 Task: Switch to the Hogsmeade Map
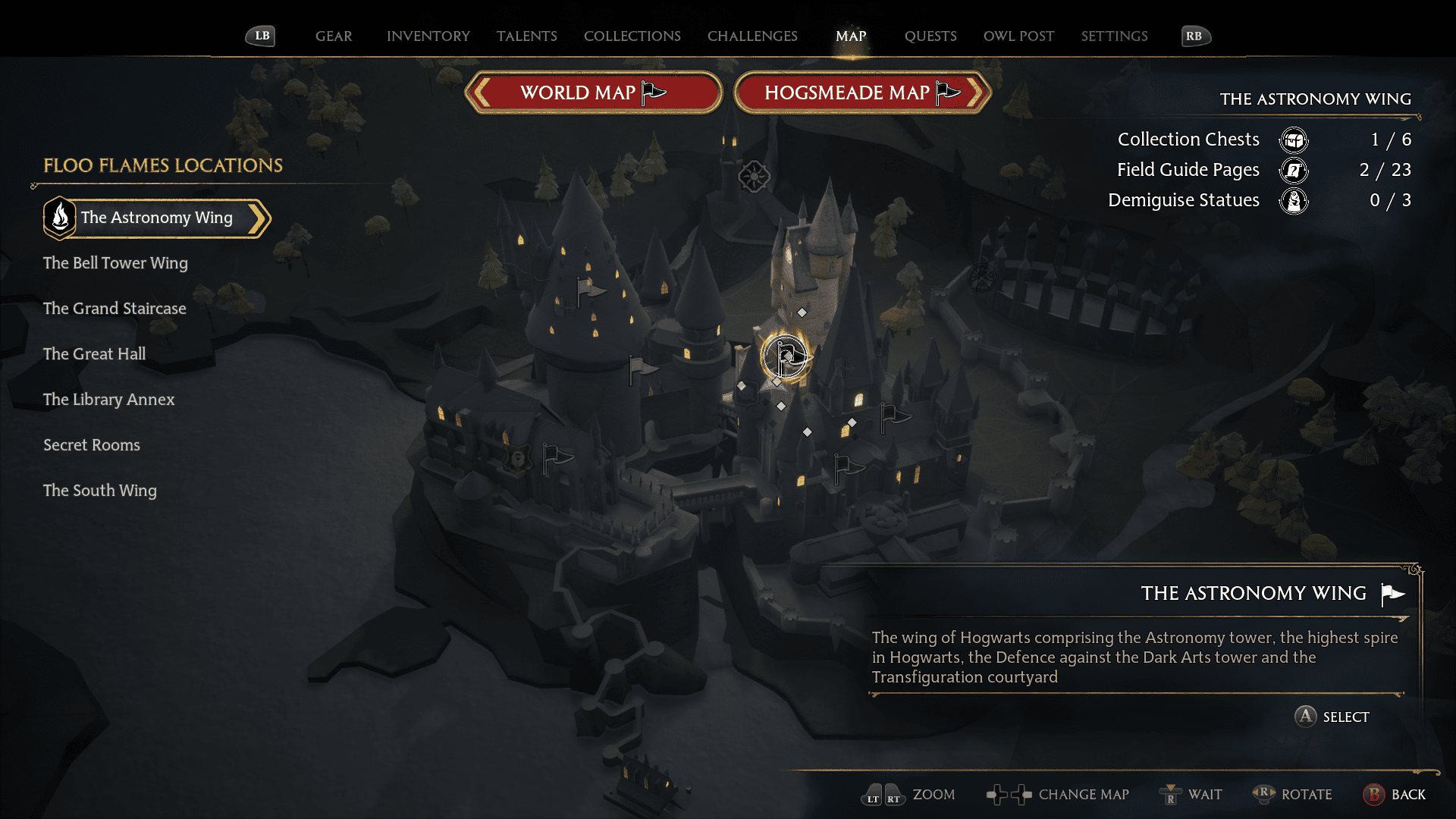pyautogui.click(x=862, y=93)
